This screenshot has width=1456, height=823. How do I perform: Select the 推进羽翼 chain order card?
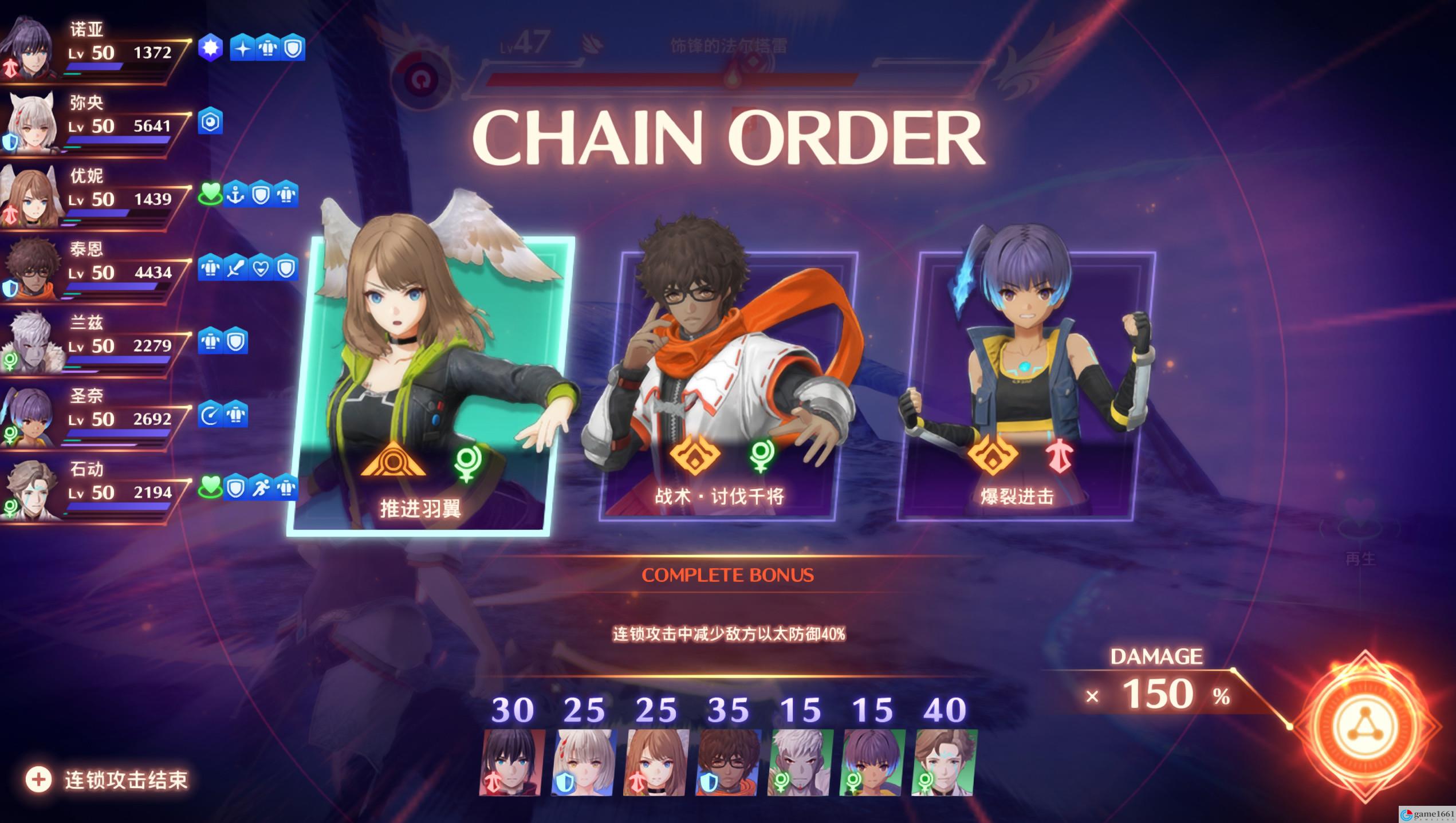click(430, 384)
